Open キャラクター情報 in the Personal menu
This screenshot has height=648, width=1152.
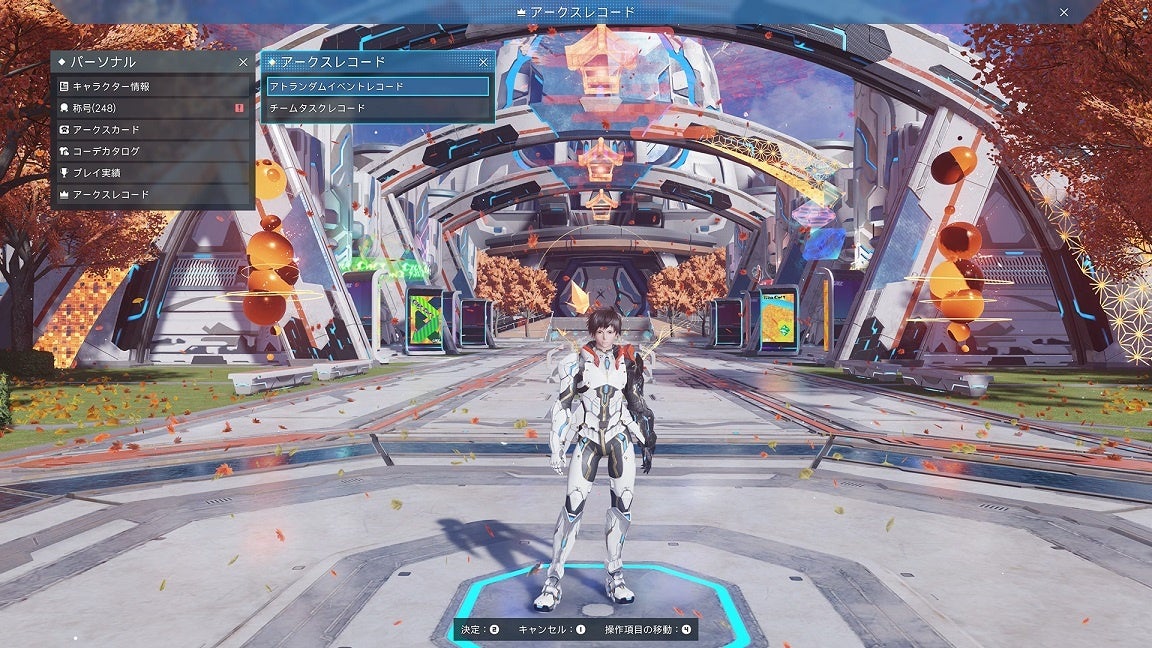point(152,87)
